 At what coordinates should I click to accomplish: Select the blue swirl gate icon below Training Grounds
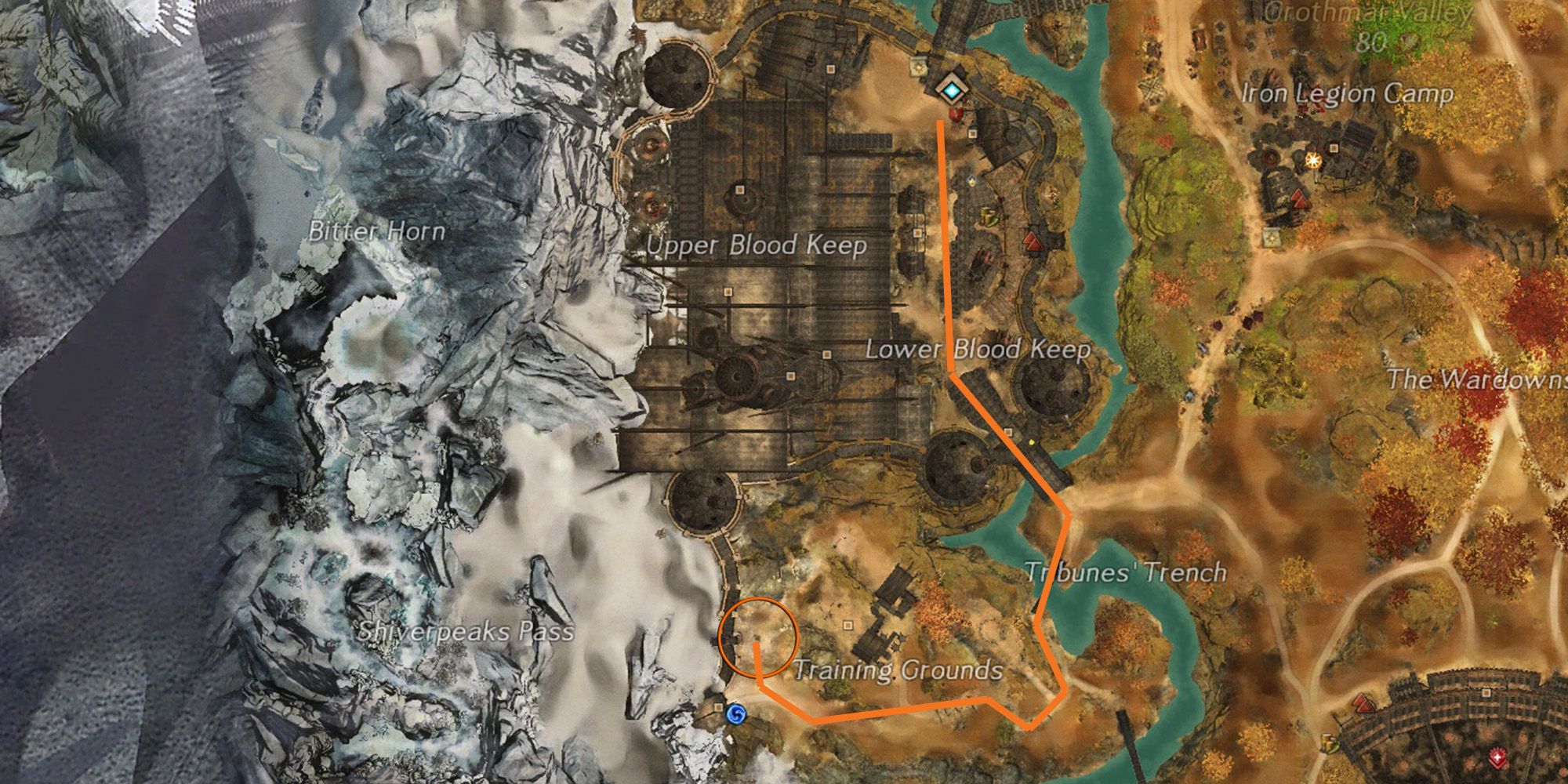click(x=735, y=714)
